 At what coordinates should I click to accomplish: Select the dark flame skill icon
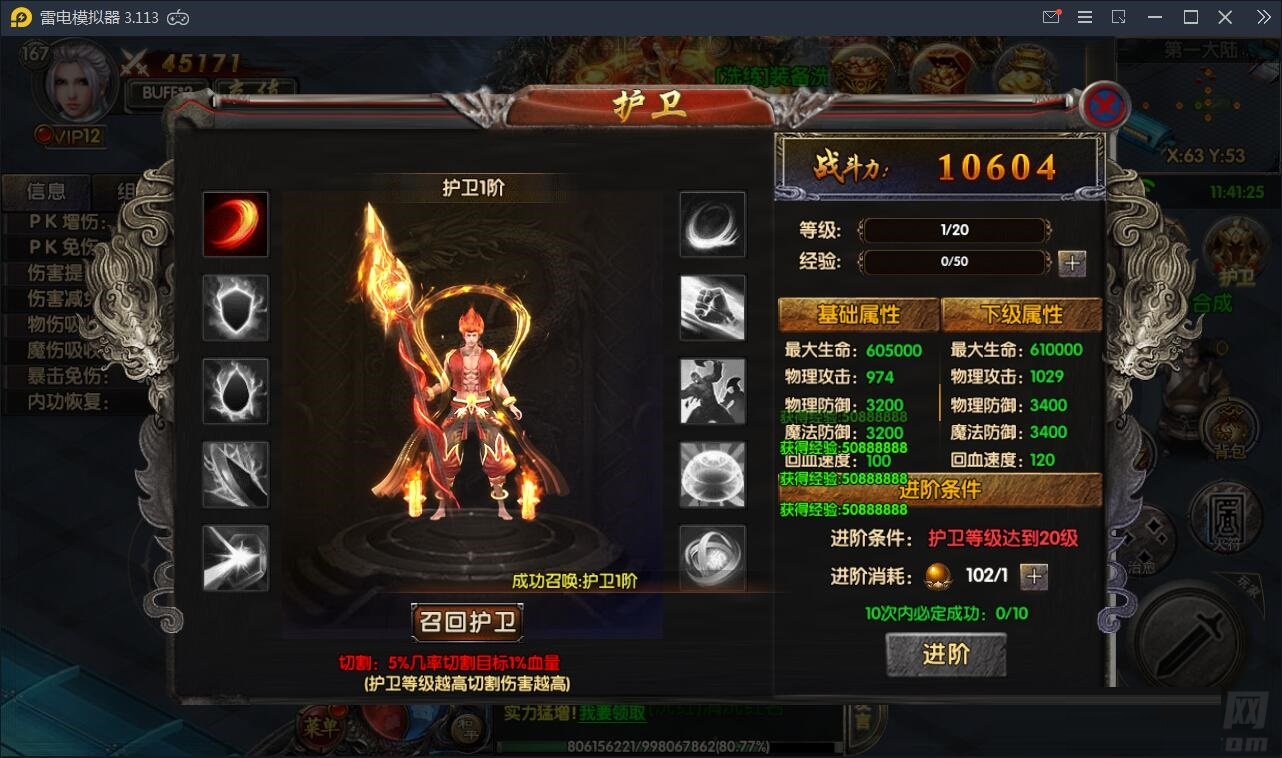click(235, 390)
